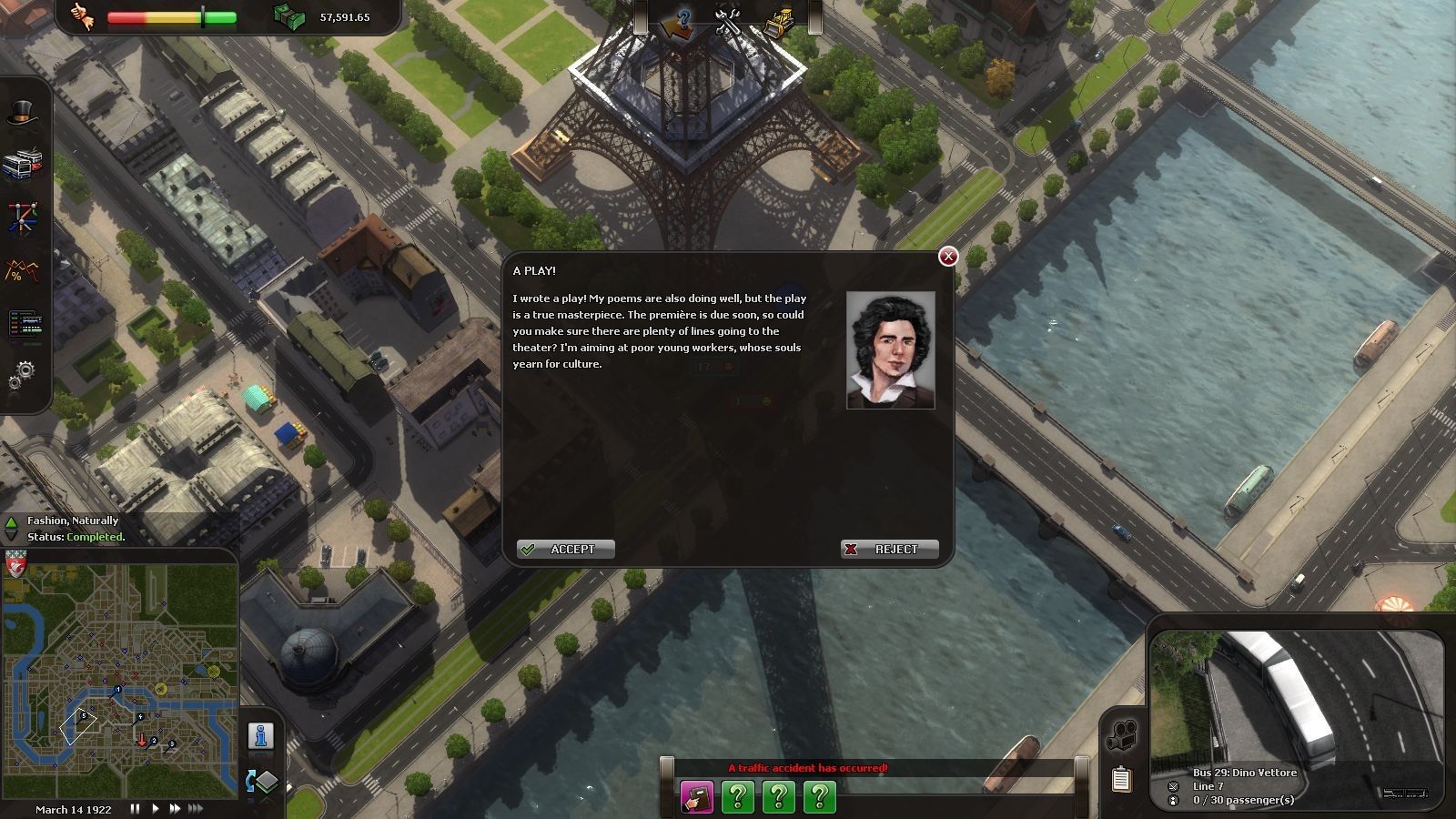
Task: Open the line network editor icon
Action: point(24,218)
